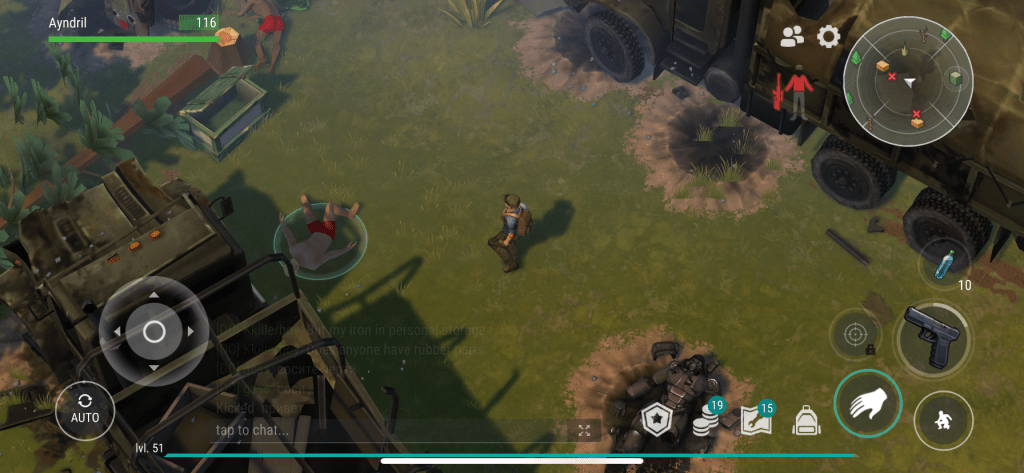
Task: Open the crafting blueprint icon with 15 badge
Action: coord(755,419)
